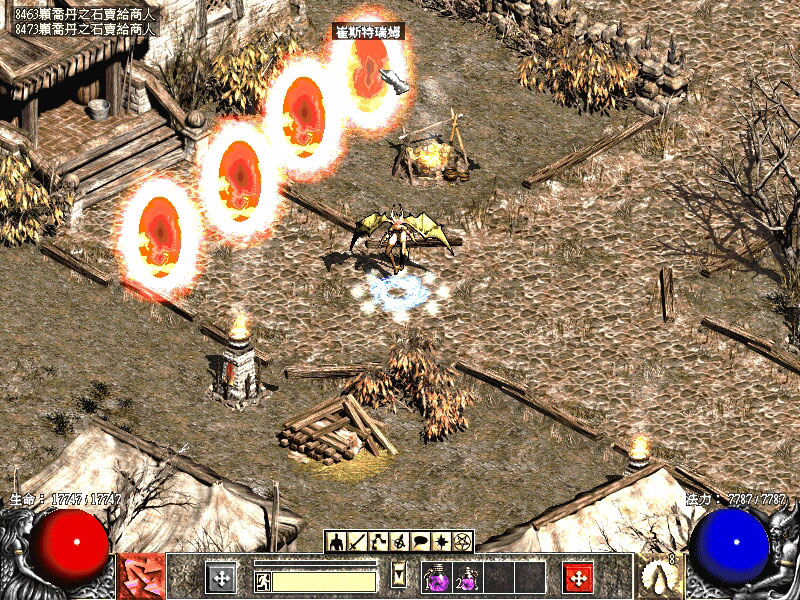
Task: Click the grey four-arrow button
Action: point(221,577)
